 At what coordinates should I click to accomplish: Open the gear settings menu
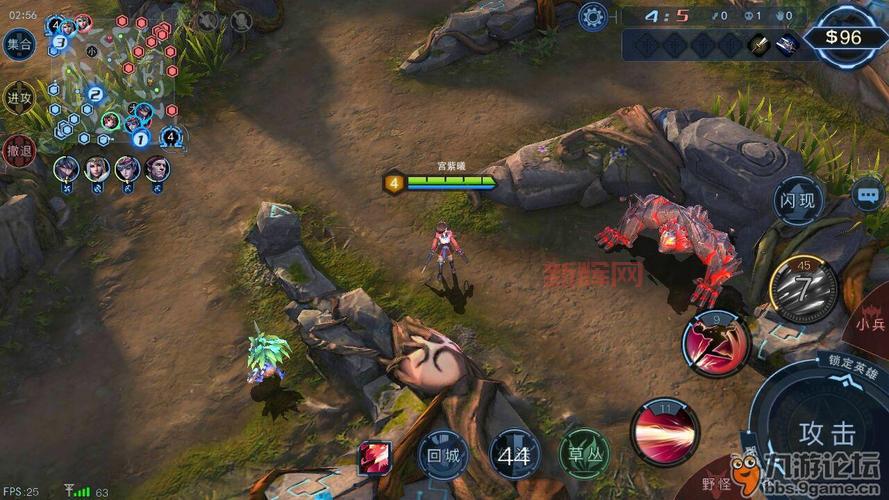593,16
